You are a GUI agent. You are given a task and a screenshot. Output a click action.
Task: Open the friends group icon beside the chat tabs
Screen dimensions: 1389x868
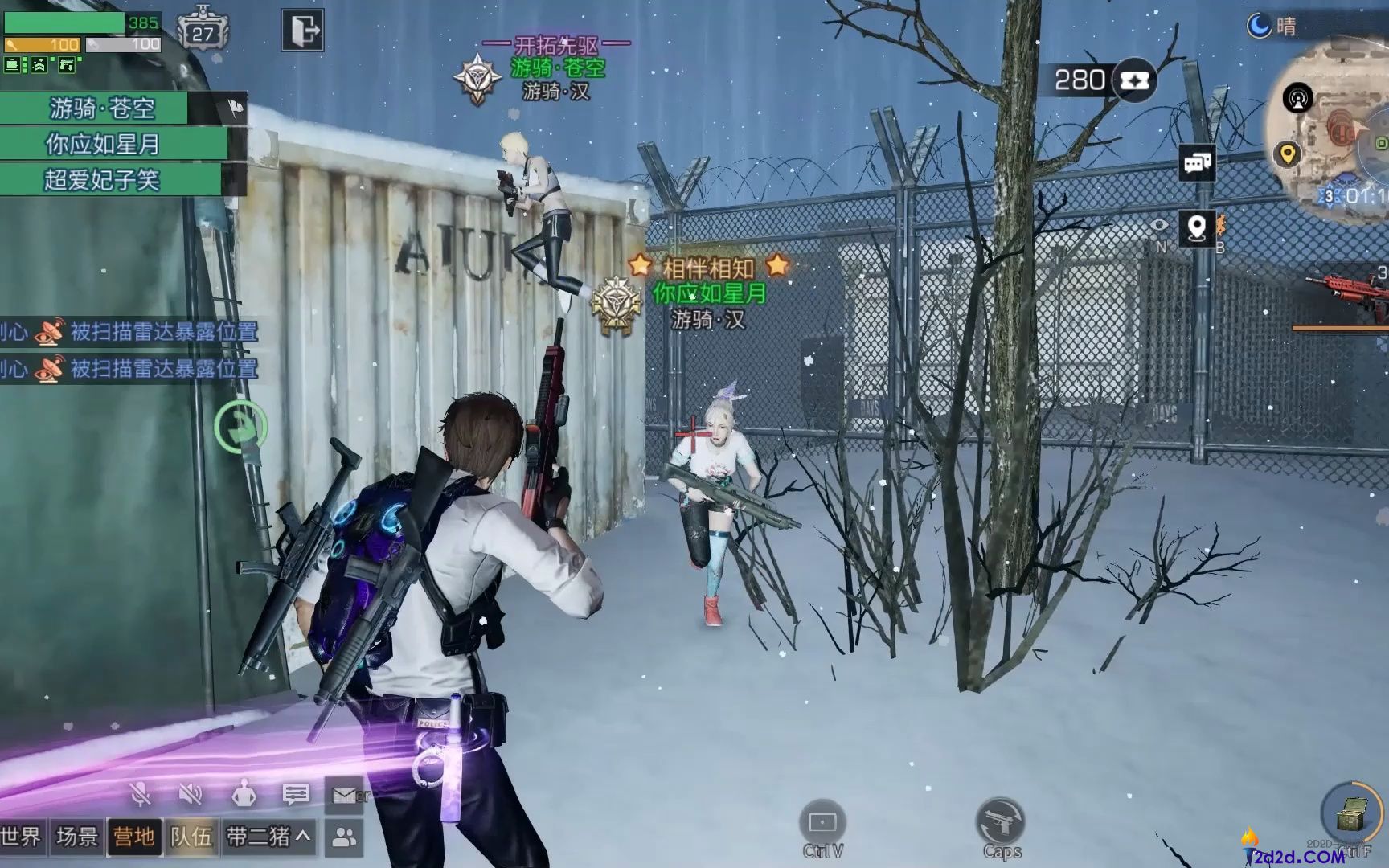tap(346, 837)
